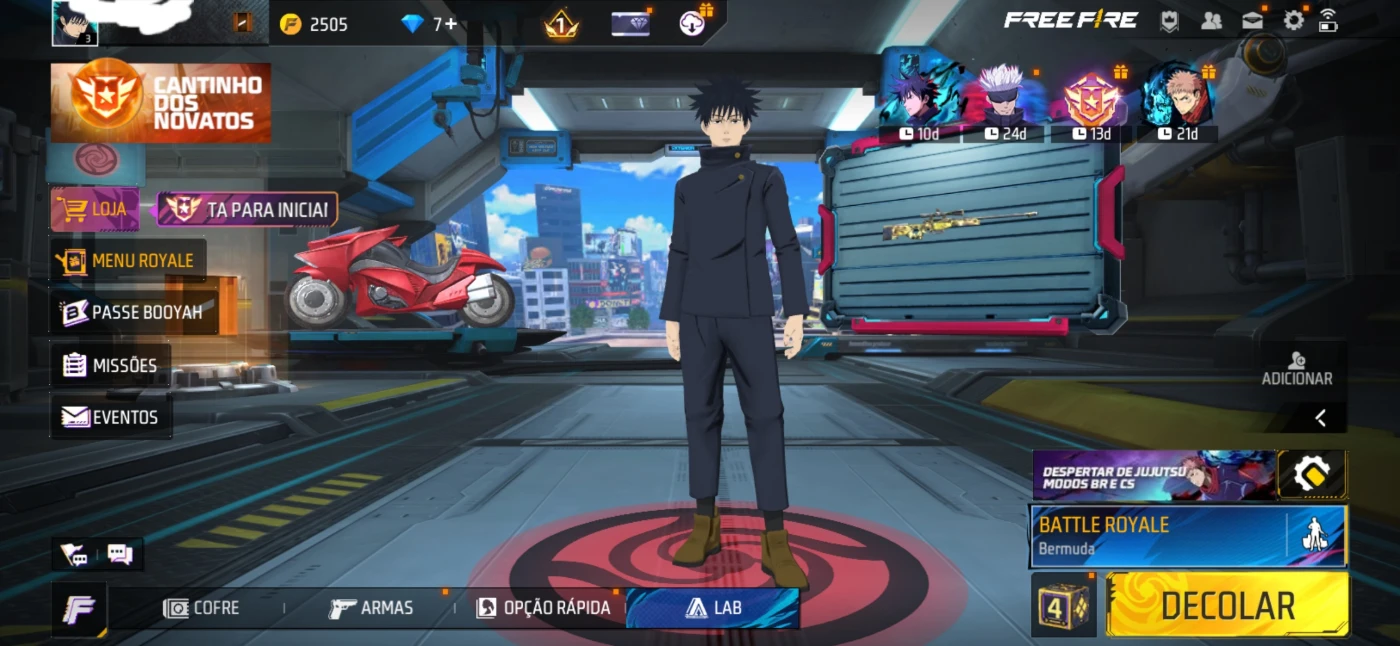Show the Missões list
Image resolution: width=1400 pixels, height=646 pixels.
[x=111, y=365]
